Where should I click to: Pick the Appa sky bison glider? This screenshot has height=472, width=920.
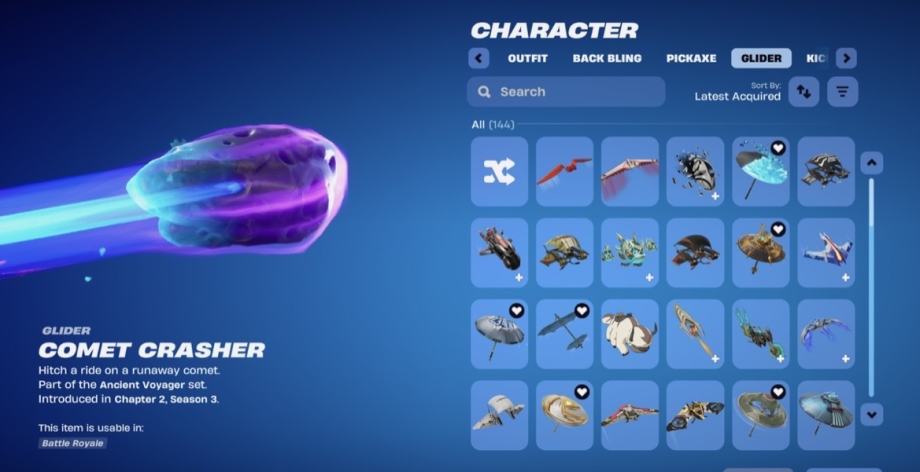630,333
